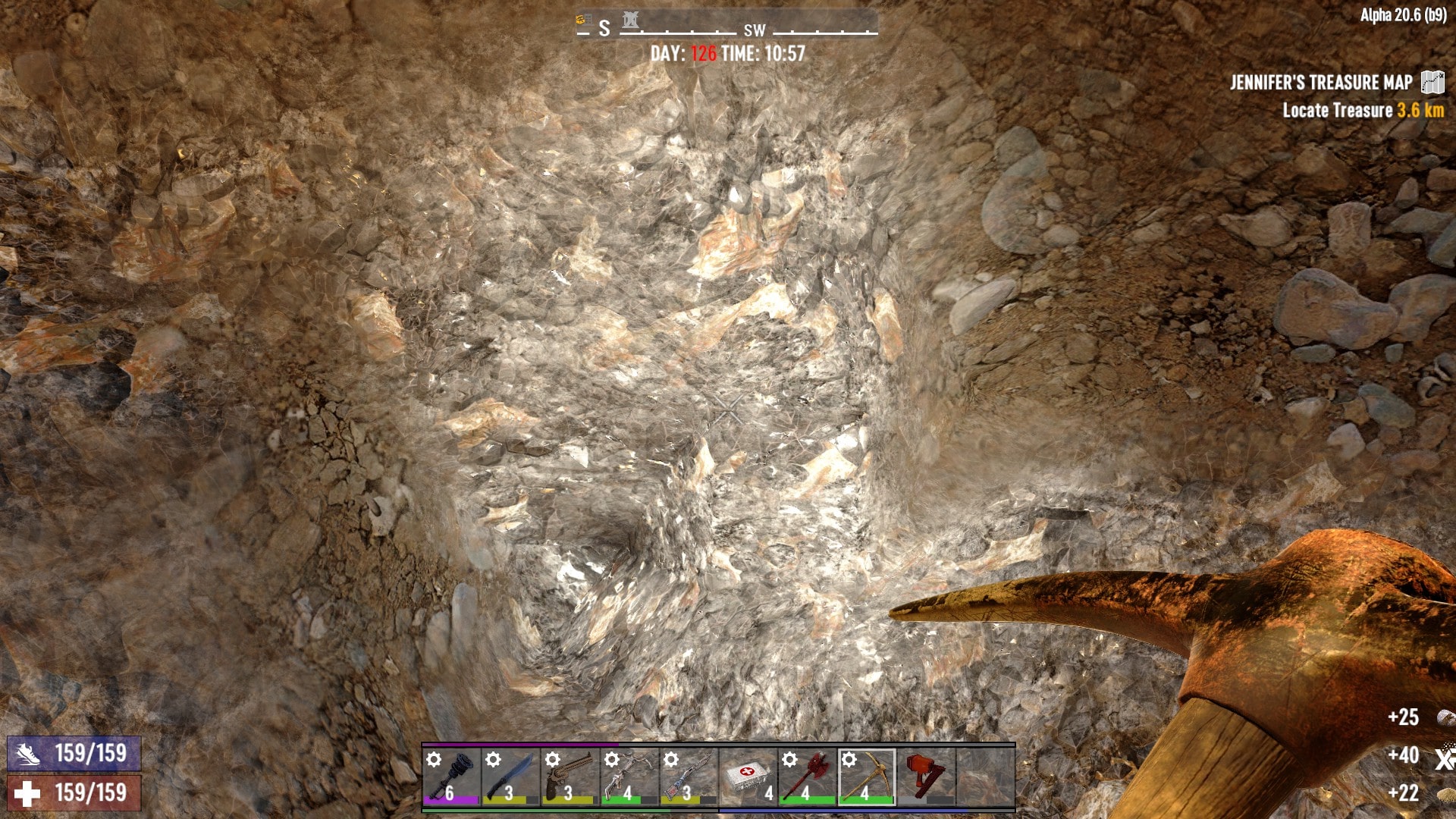Equip the machete from the hotbar
Screen dimensions: 1456x819
[x=510, y=777]
